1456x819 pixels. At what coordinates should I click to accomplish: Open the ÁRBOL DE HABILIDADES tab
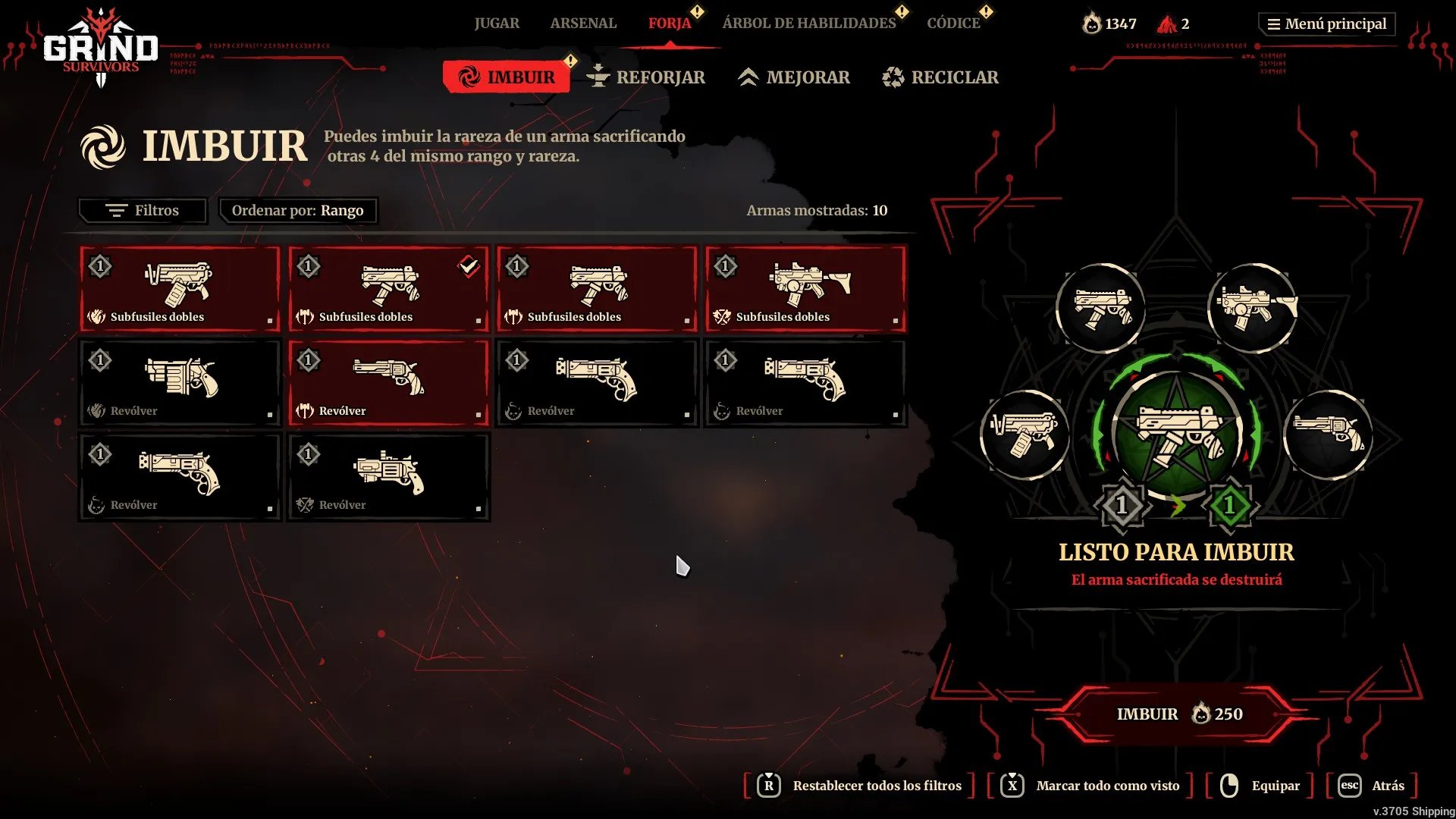coord(808,24)
